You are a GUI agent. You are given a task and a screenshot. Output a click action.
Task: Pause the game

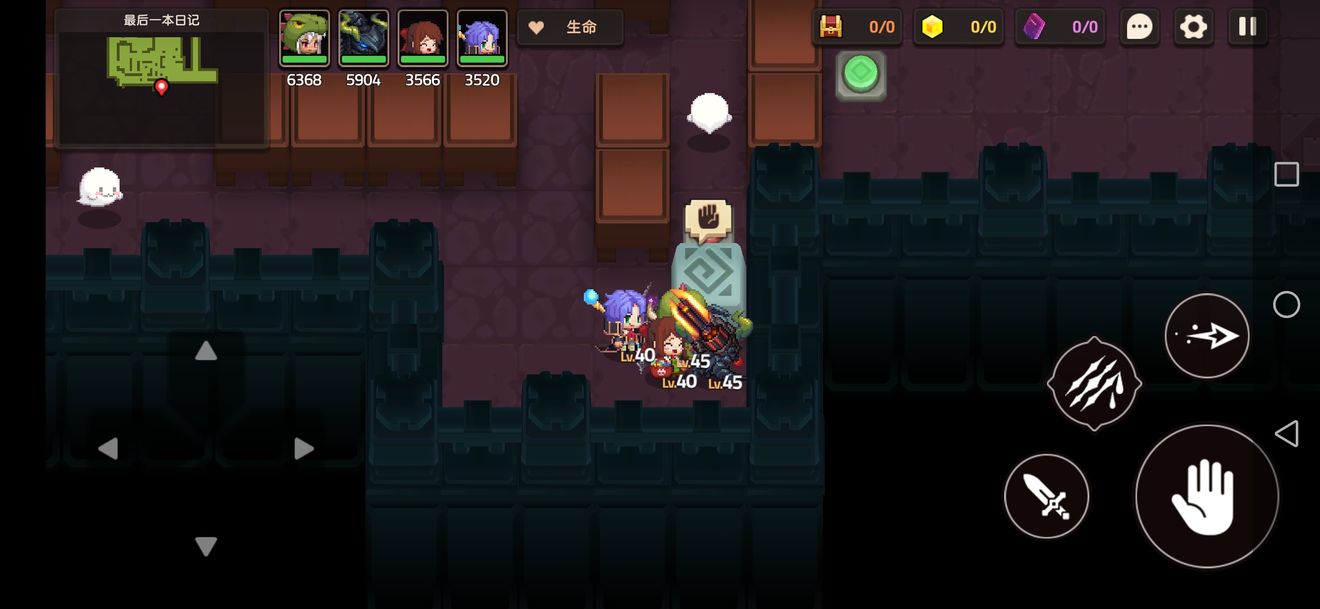click(x=1247, y=27)
